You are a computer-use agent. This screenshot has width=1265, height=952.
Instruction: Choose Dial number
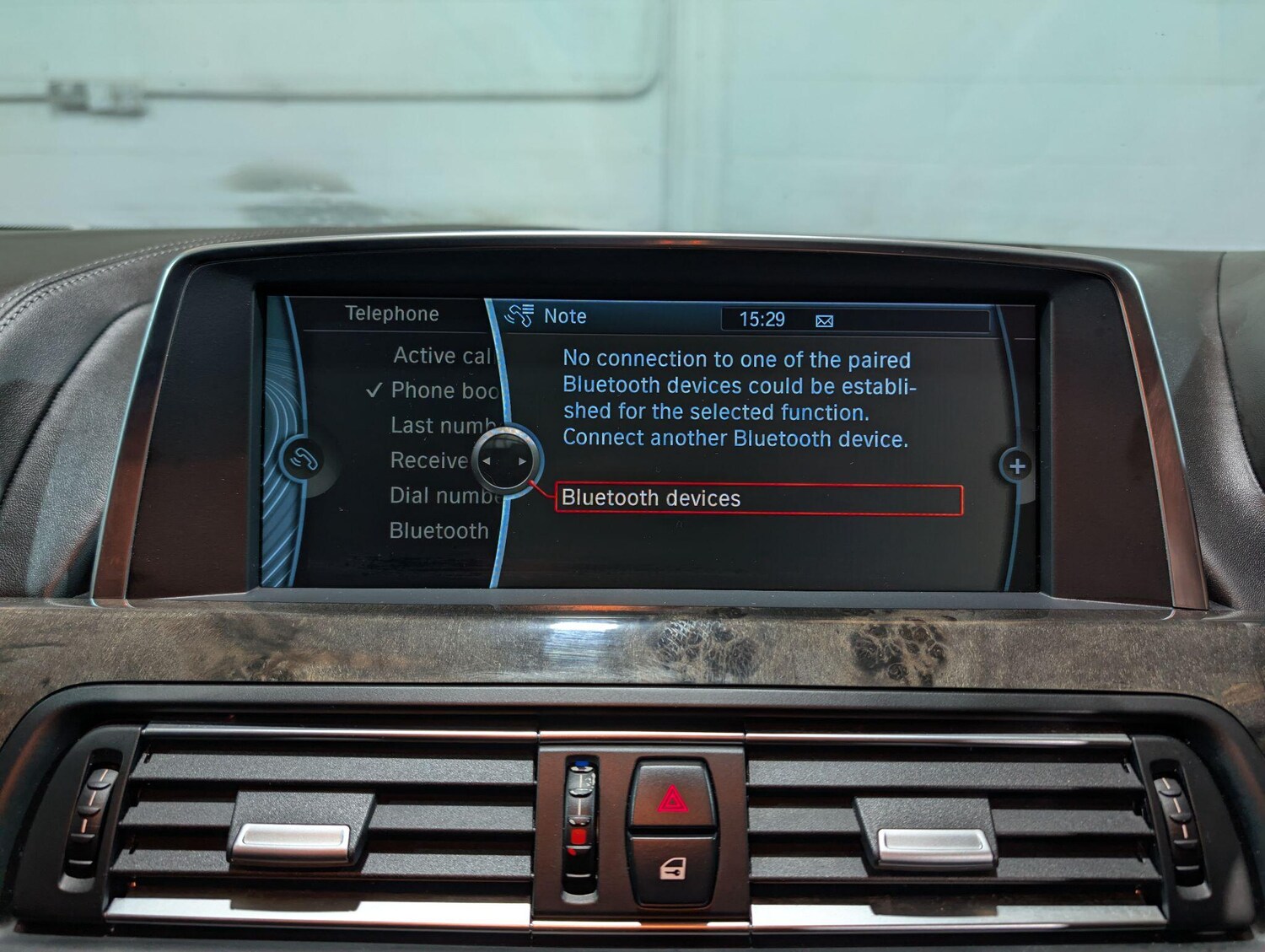(x=439, y=497)
